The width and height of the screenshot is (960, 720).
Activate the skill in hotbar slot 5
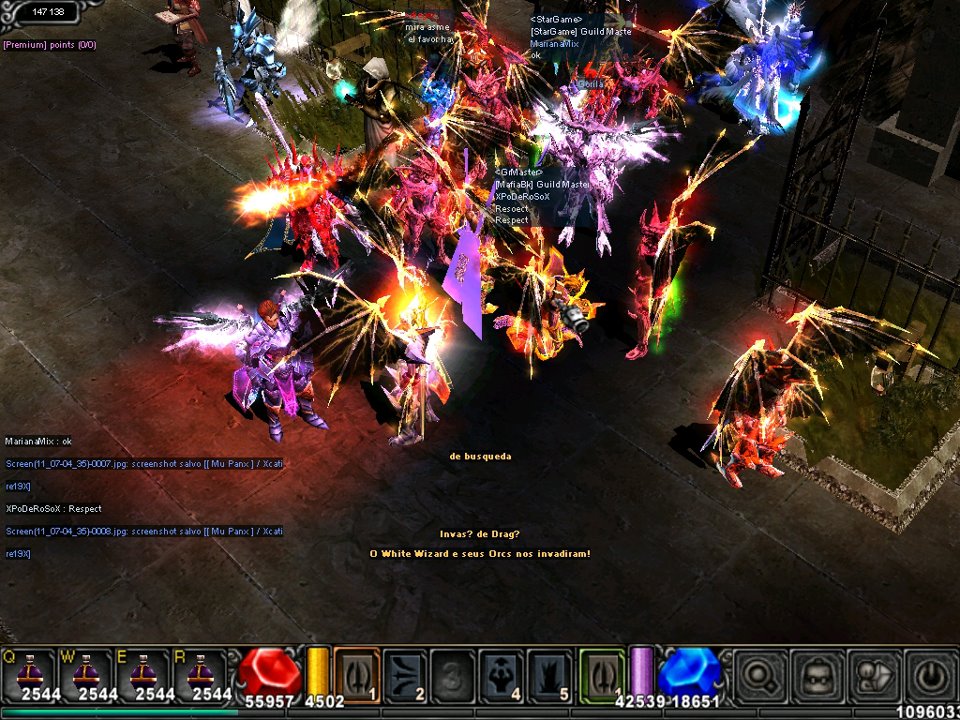click(x=550, y=674)
